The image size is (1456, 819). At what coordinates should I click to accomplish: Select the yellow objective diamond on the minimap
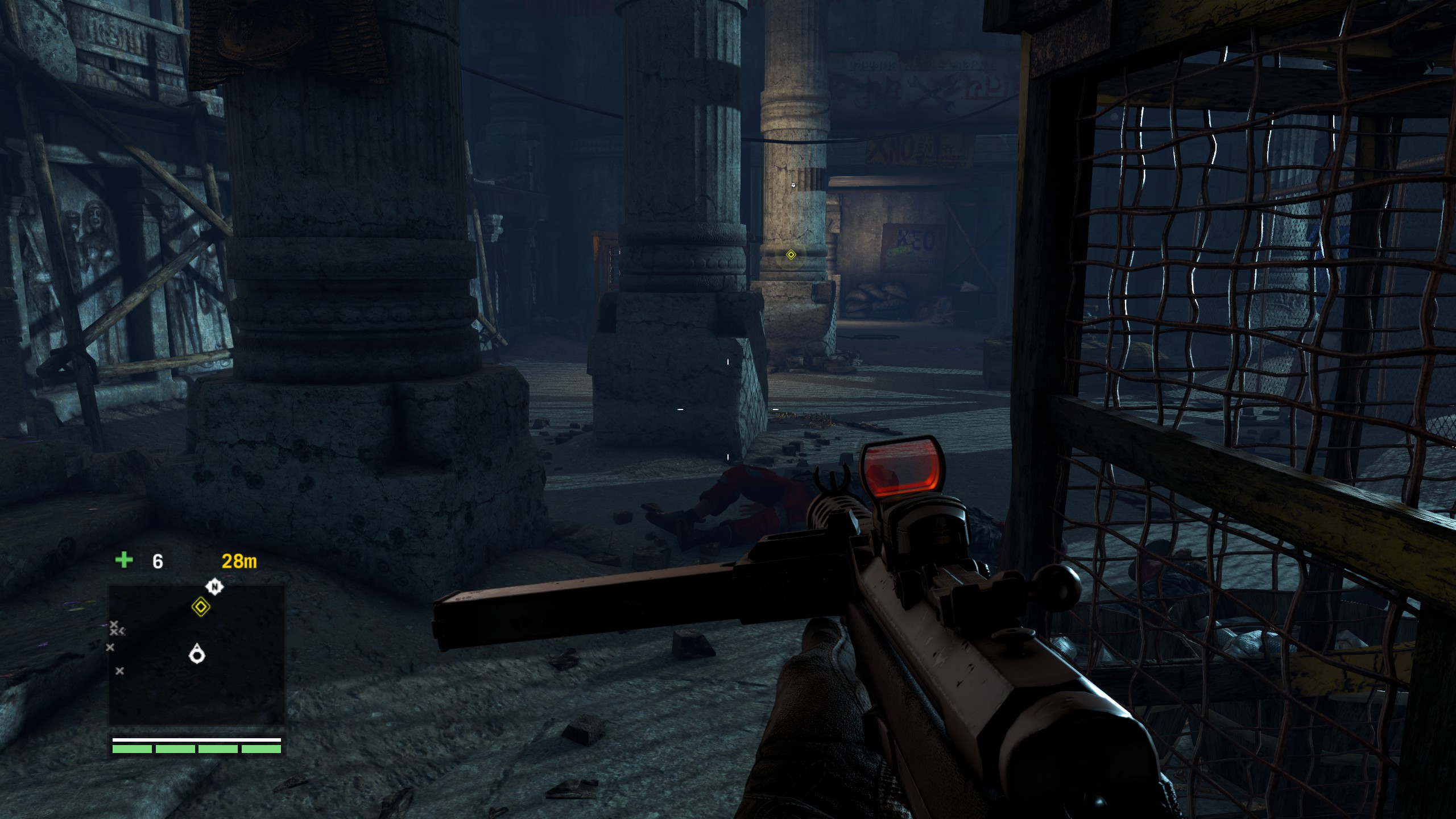tap(200, 607)
